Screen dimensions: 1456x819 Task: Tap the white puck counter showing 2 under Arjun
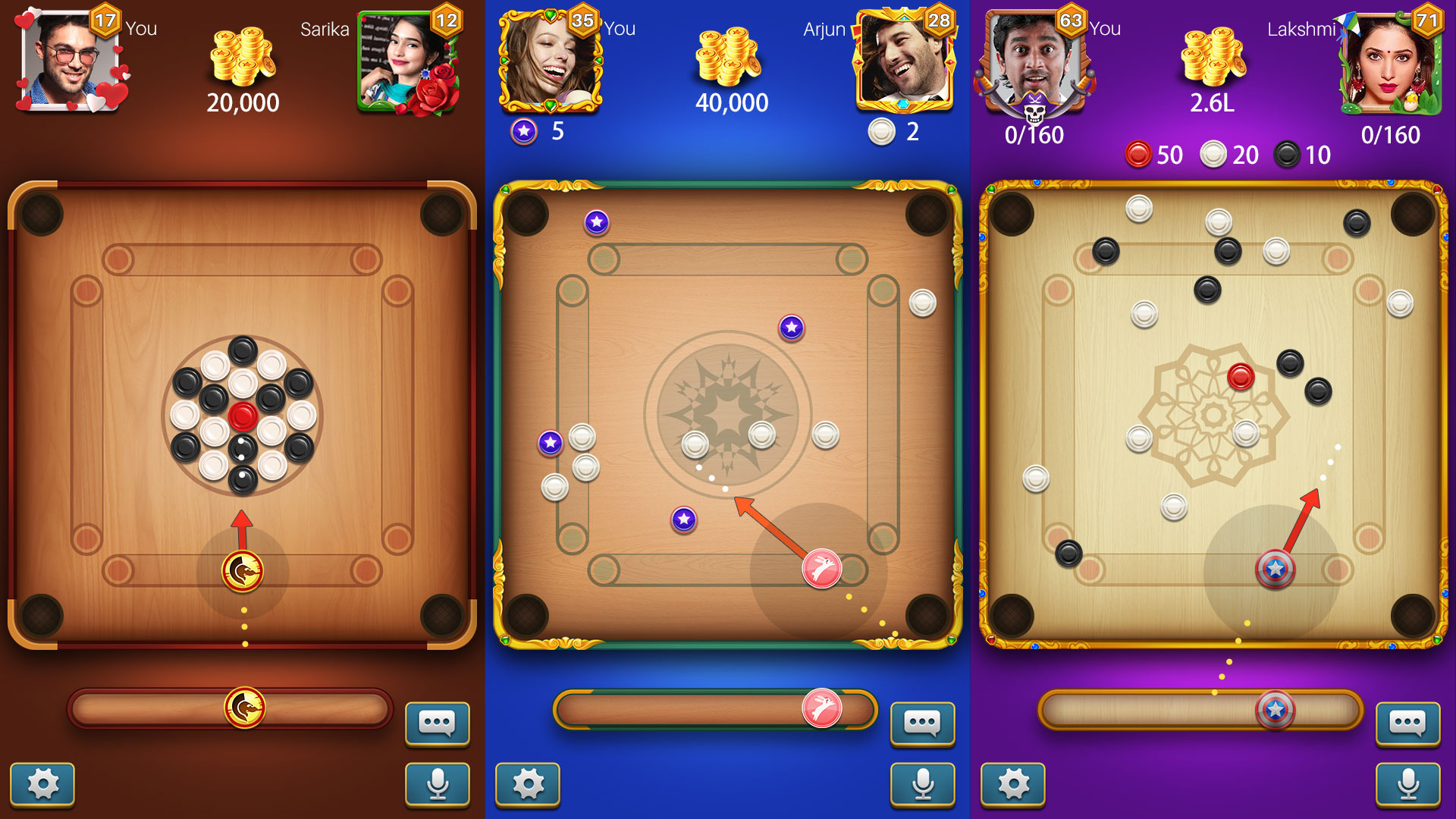pyautogui.click(x=881, y=133)
